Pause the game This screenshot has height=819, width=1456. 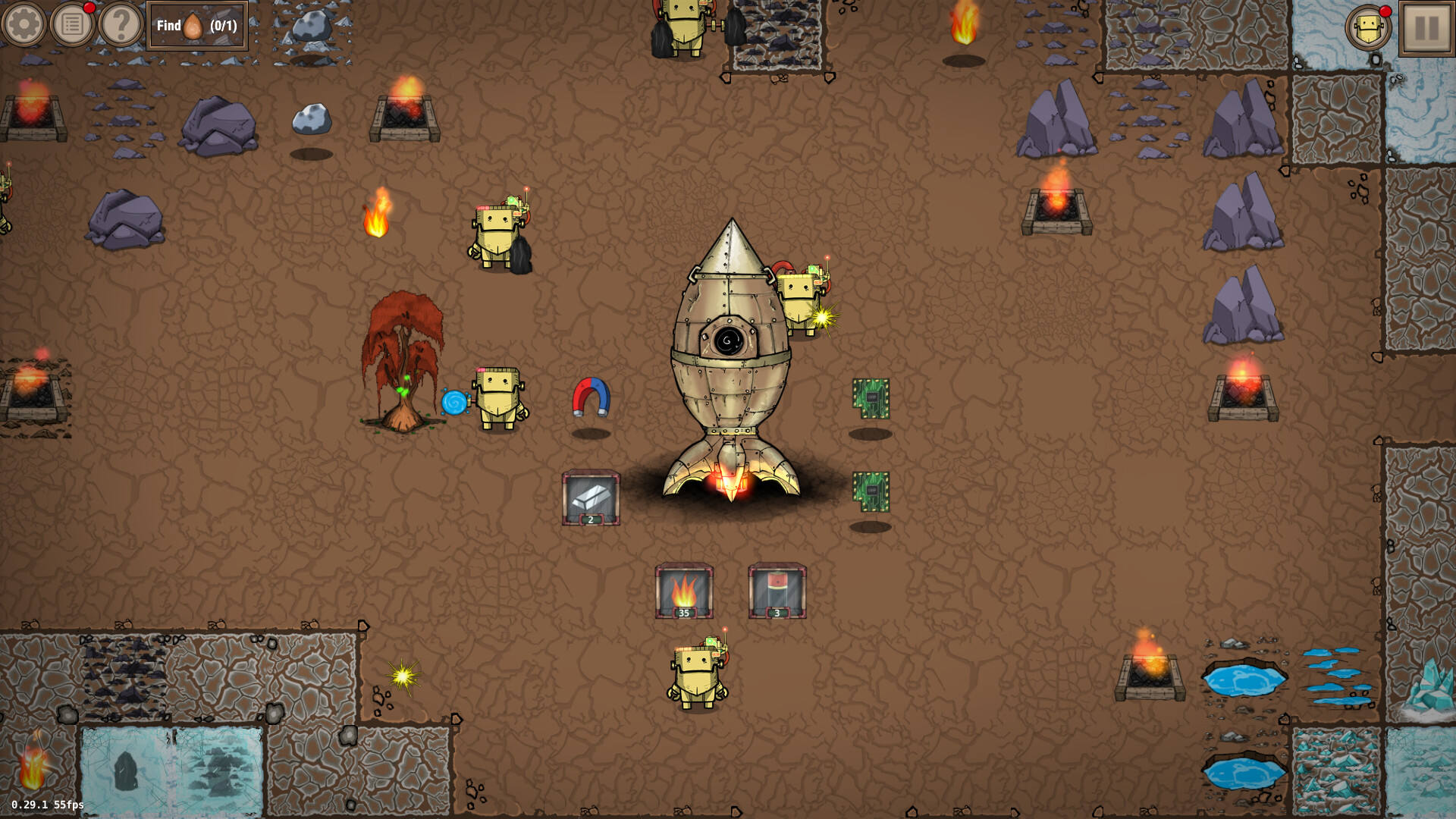click(1426, 28)
